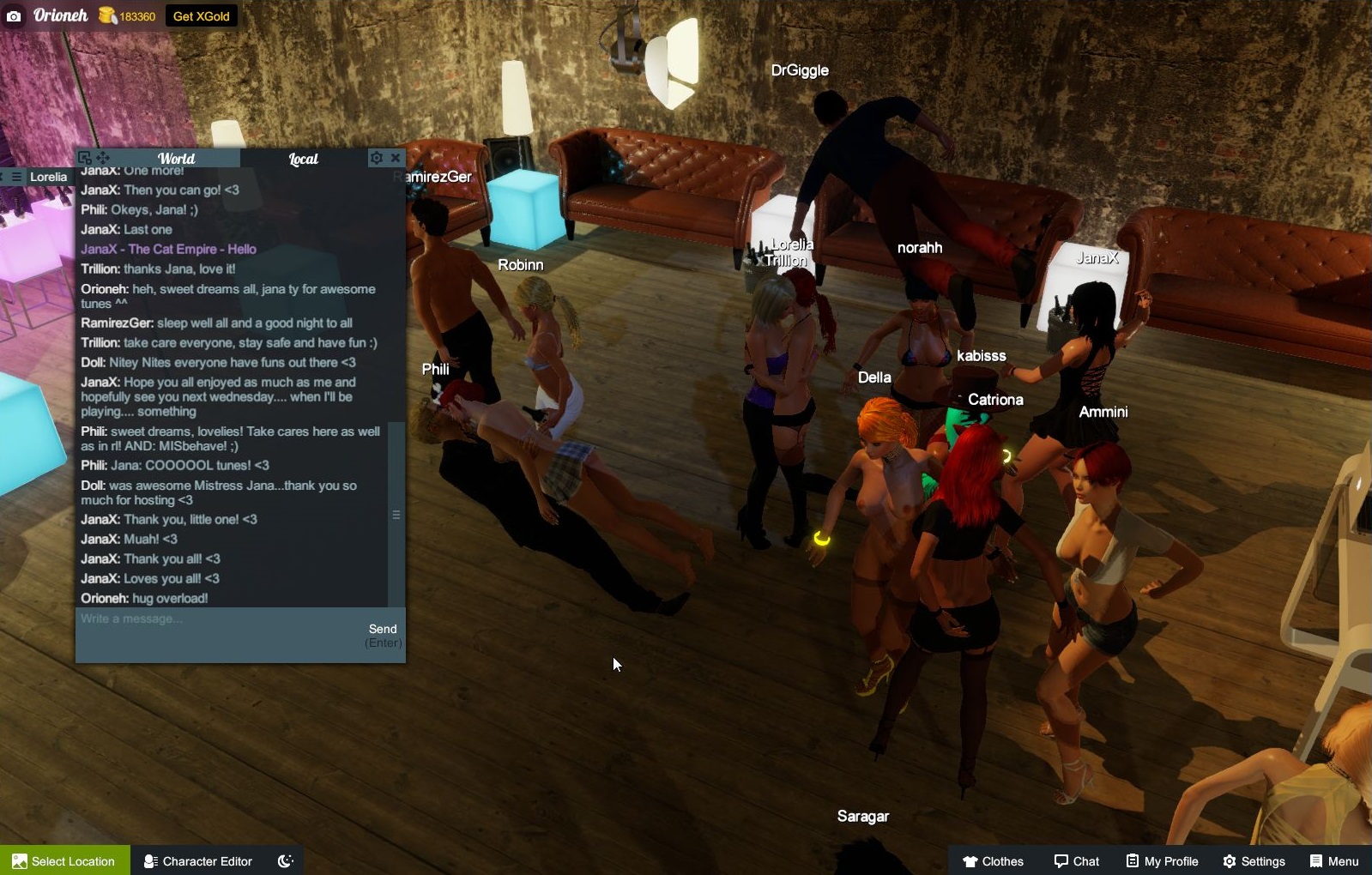
Task: Open My Profile
Action: pos(1161,860)
